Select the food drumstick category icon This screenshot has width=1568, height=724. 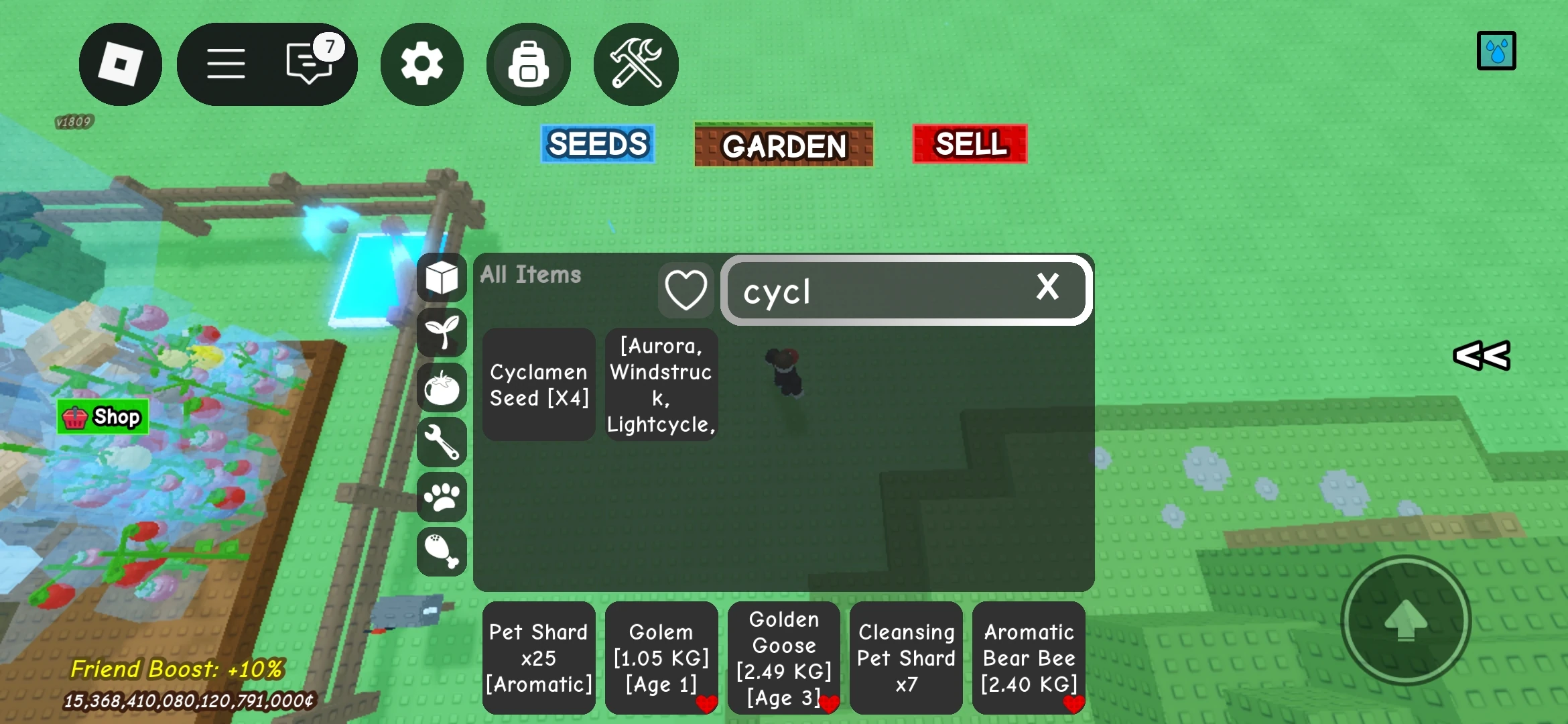click(441, 552)
